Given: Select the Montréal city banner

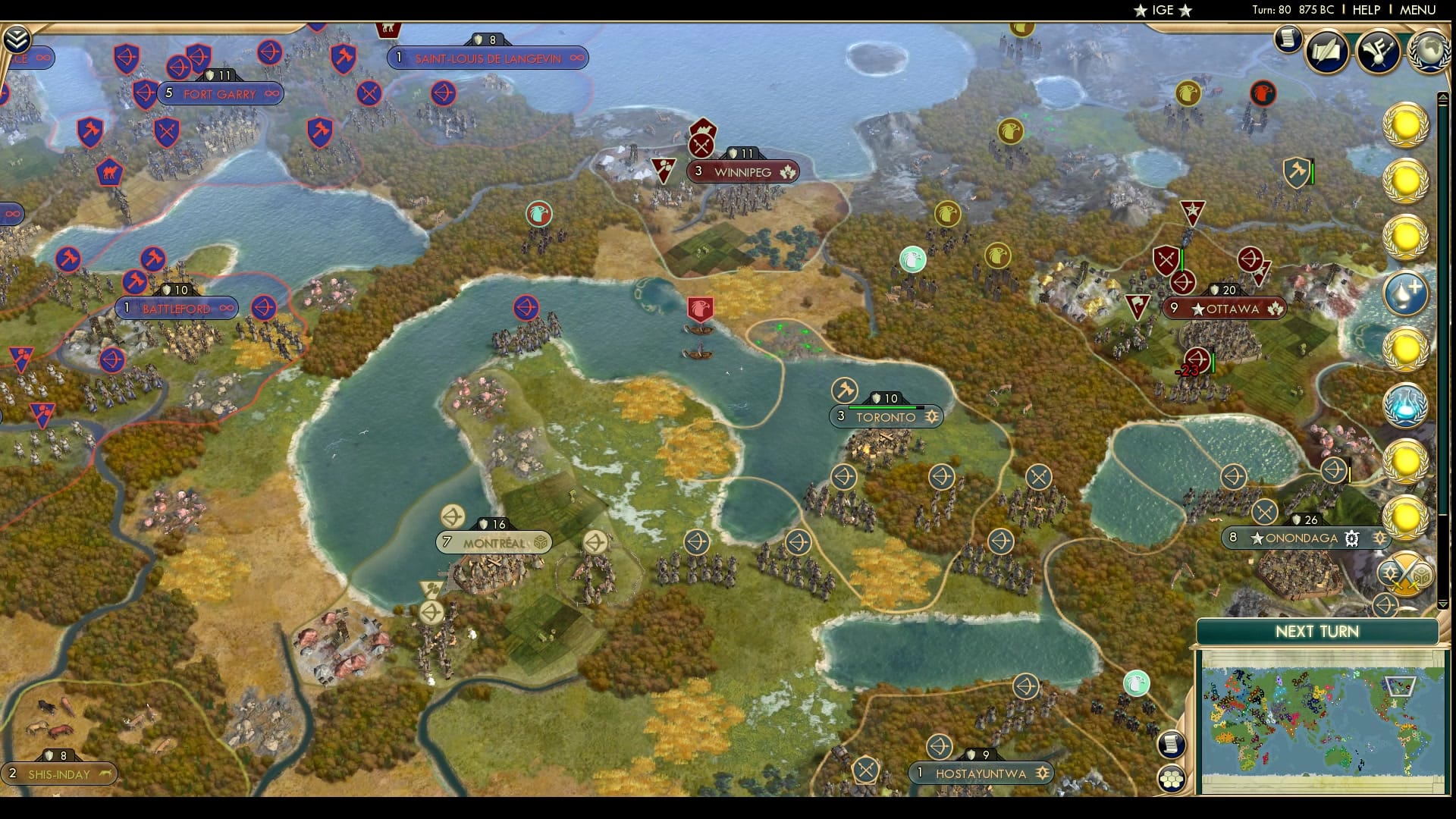Looking at the screenshot, I should 493,542.
